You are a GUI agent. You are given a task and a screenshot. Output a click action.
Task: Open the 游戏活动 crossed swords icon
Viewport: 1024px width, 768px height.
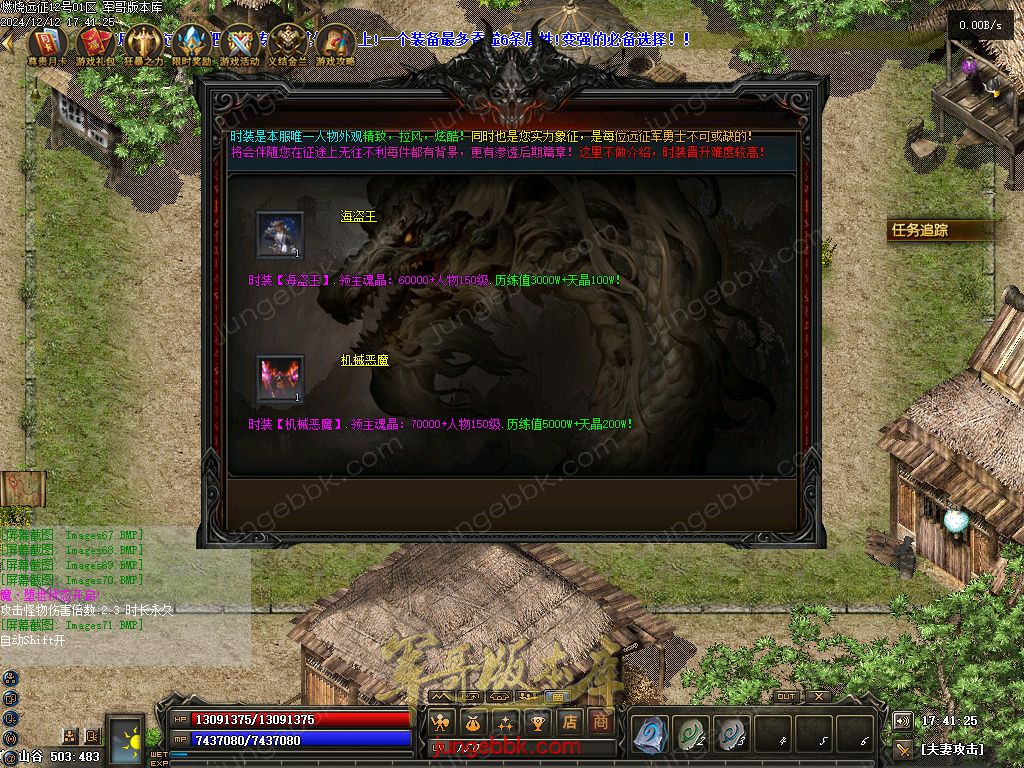(240, 43)
